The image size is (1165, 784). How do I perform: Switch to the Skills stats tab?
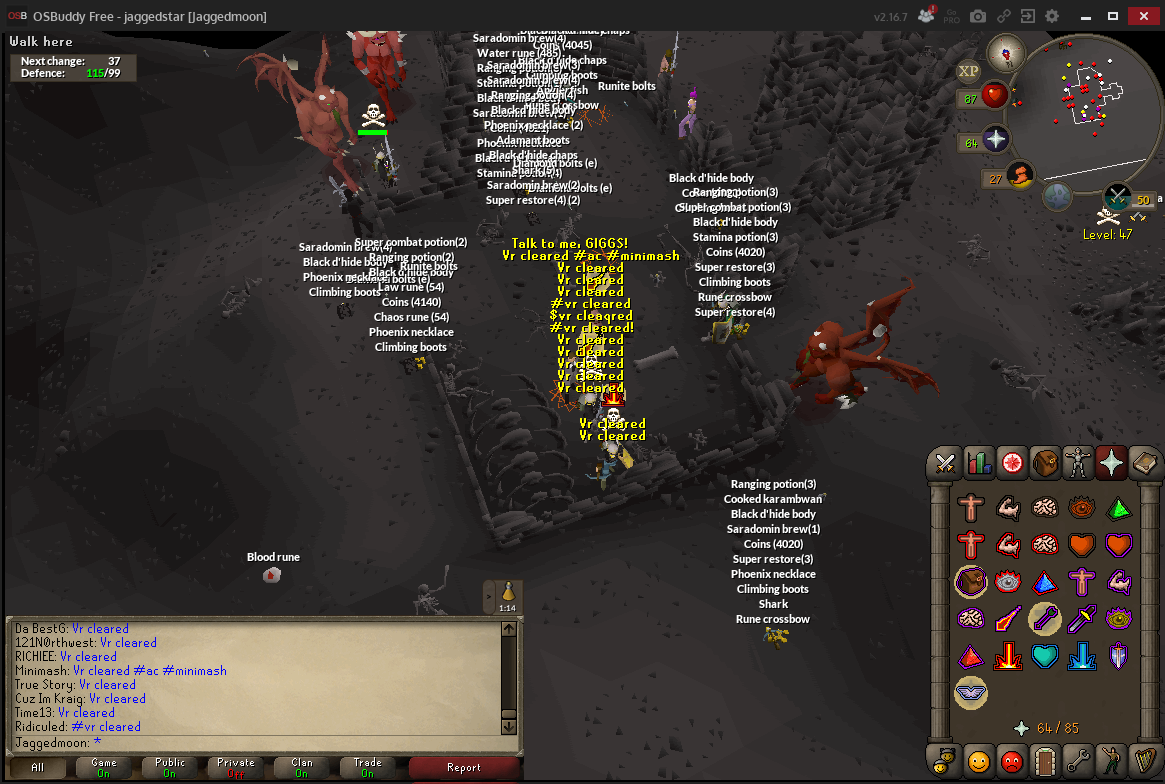(x=978, y=462)
